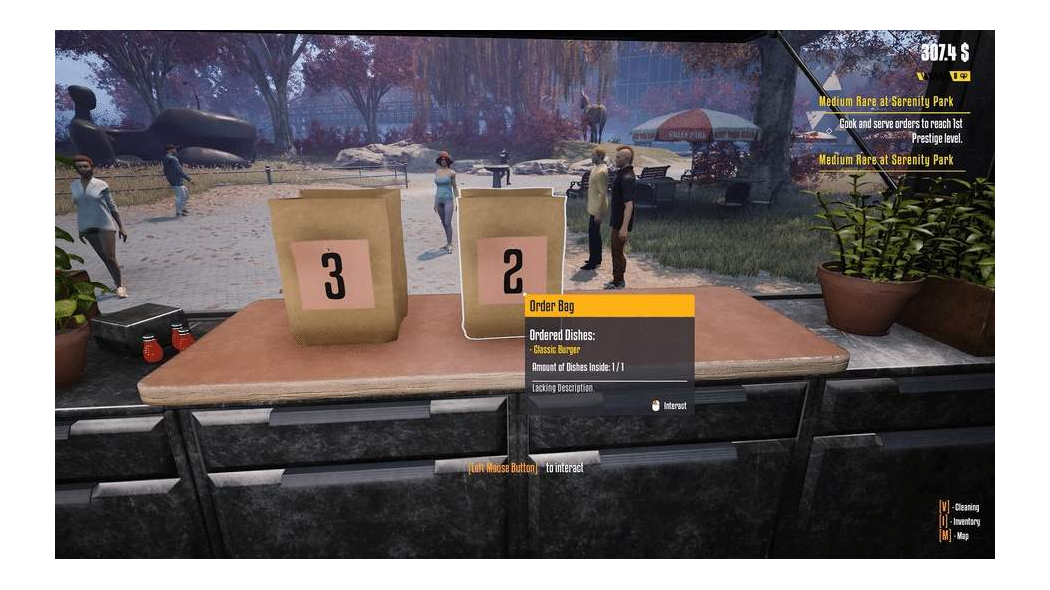
Task: Click the Order Bag tooltip header
Action: point(608,306)
